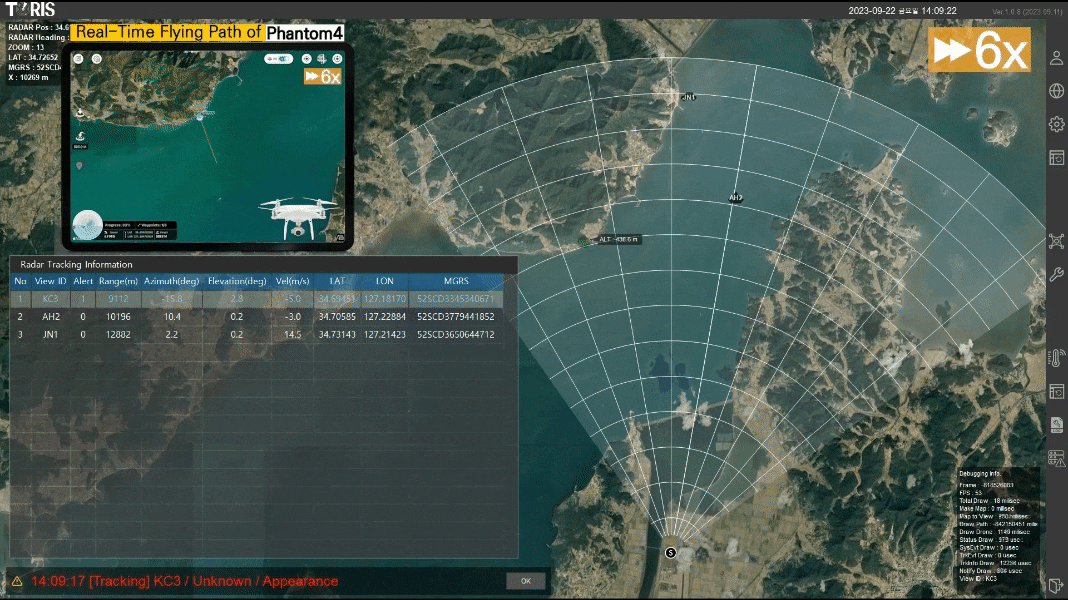Click the wrench tools icon
The width and height of the screenshot is (1068, 600).
tap(1056, 274)
